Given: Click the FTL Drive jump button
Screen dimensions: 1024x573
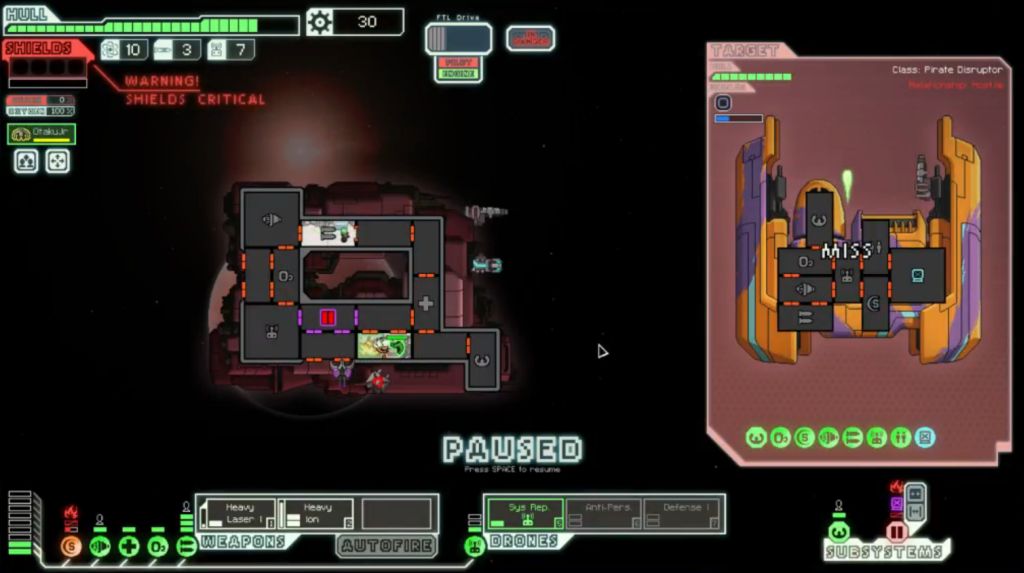Looking at the screenshot, I should [x=459, y=39].
